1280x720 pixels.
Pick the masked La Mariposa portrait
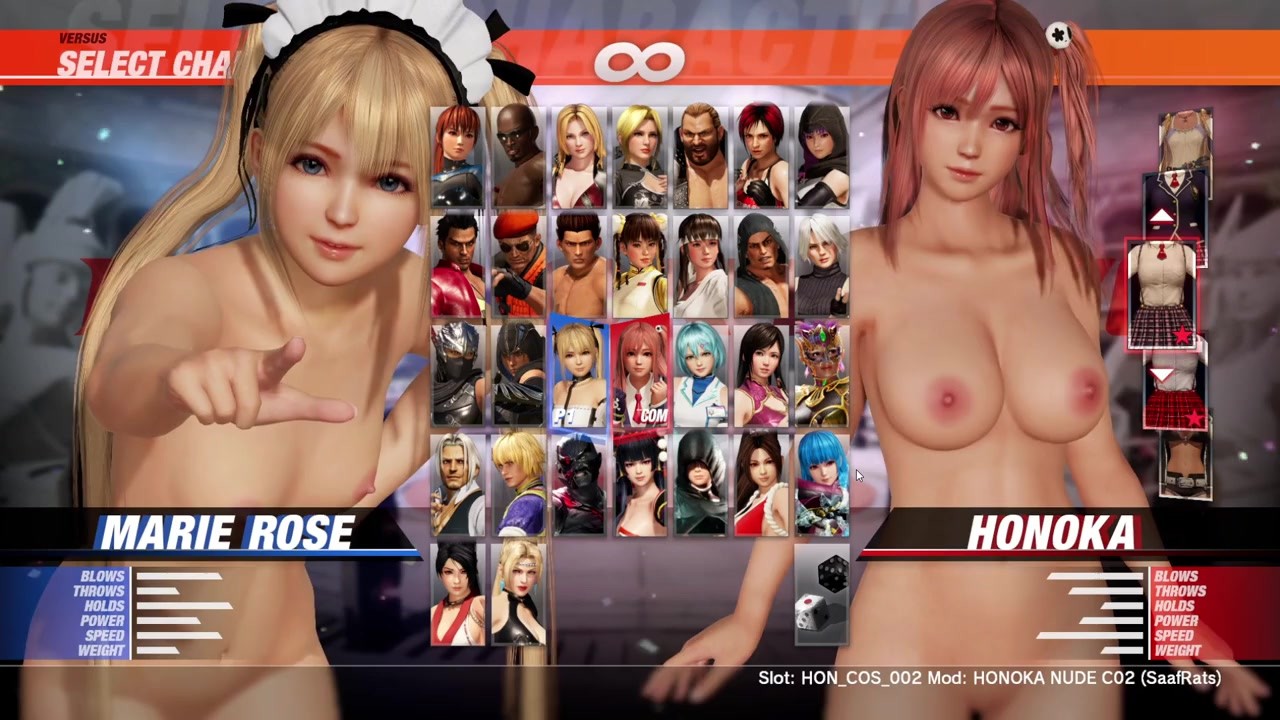(x=822, y=375)
